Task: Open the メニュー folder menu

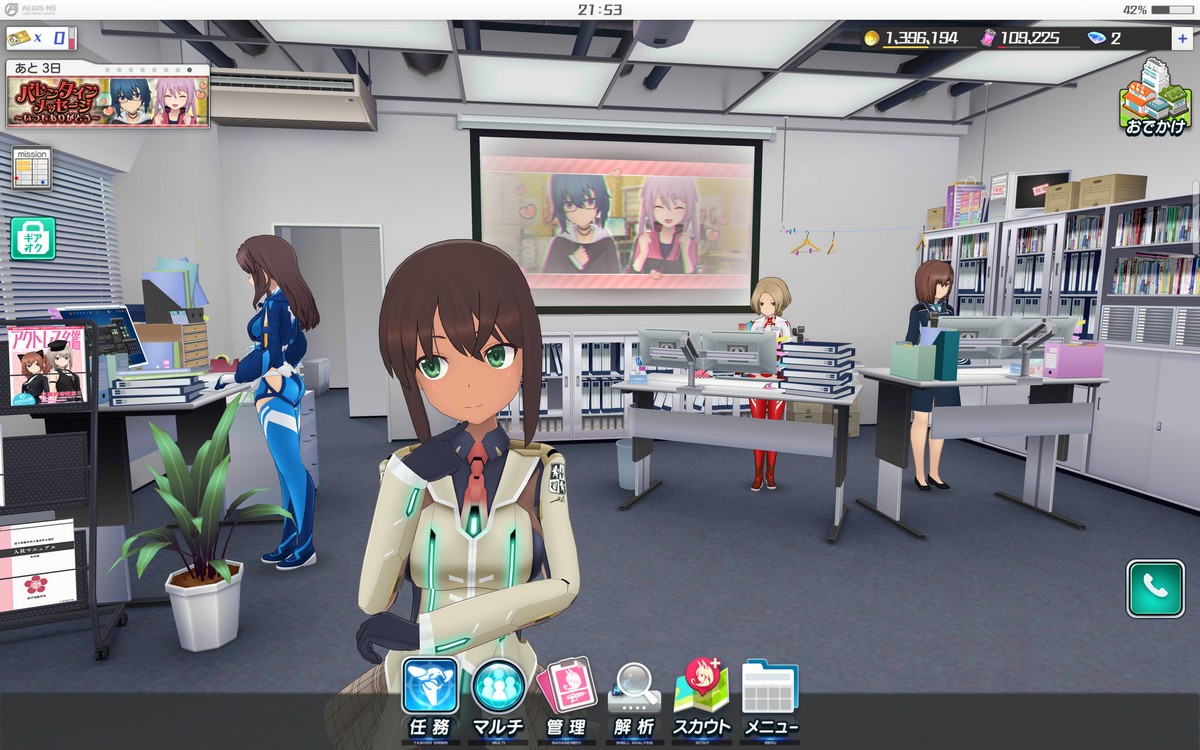Action: click(x=769, y=695)
